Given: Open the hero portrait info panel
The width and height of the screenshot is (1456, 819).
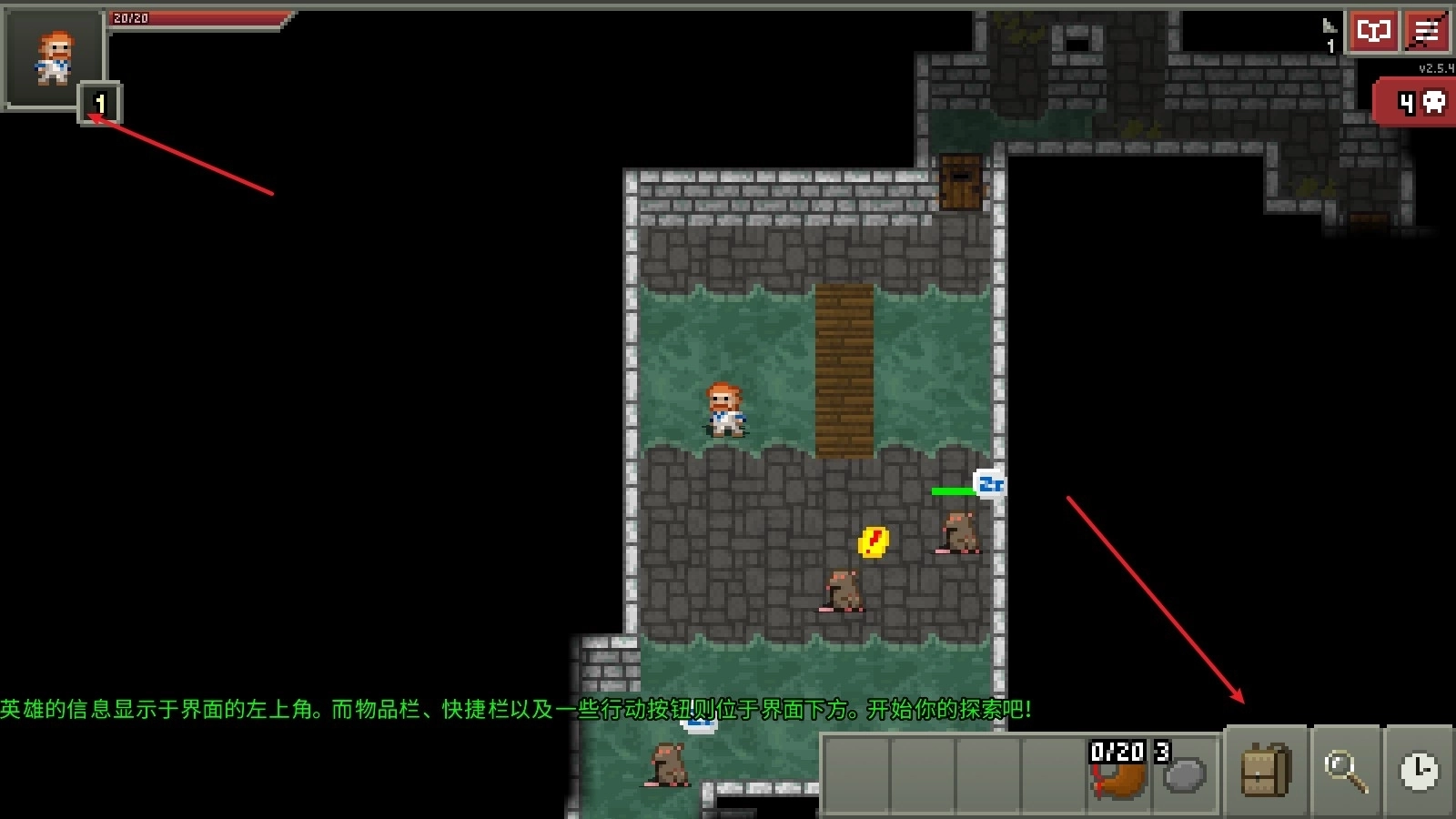Looking at the screenshot, I should click(x=53, y=58).
